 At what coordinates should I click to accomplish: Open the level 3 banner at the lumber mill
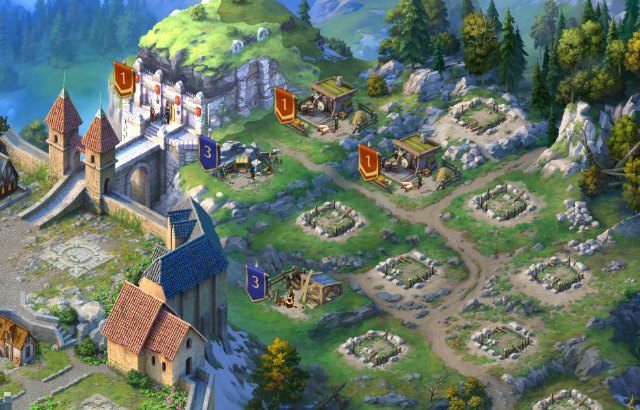click(256, 282)
